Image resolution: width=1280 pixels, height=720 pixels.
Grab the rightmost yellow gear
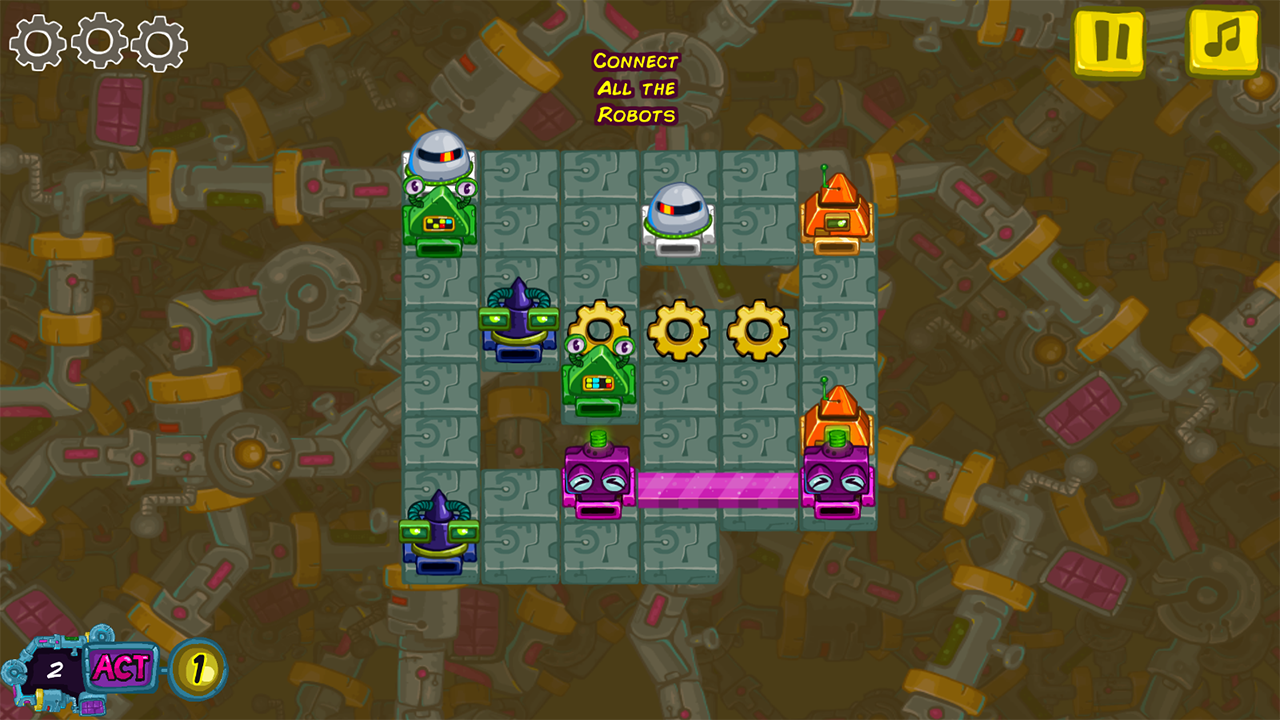[755, 328]
